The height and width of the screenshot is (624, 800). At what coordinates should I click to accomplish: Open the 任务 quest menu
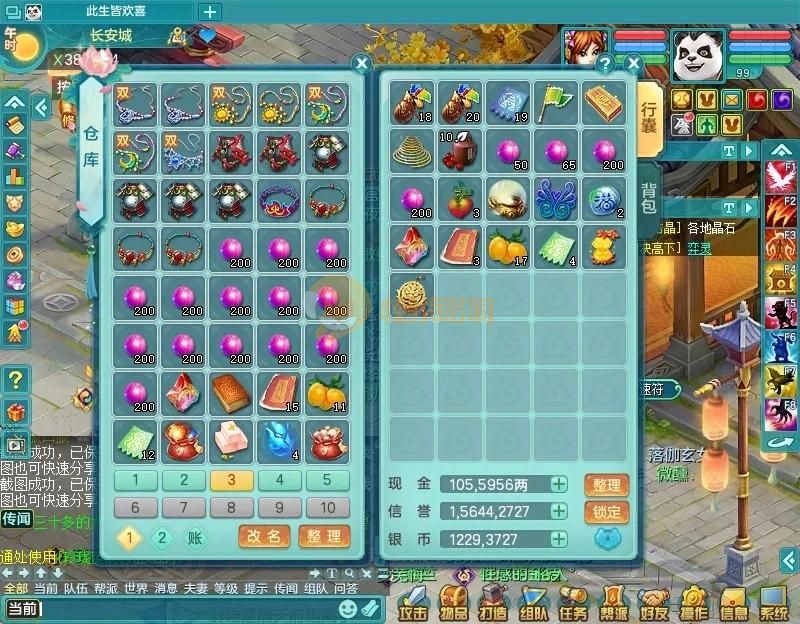(x=573, y=603)
